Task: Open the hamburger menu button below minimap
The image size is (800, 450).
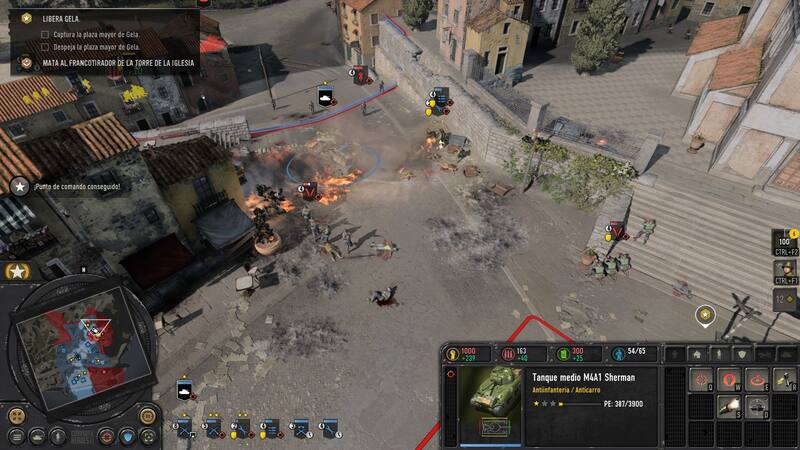Action: click(x=17, y=436)
